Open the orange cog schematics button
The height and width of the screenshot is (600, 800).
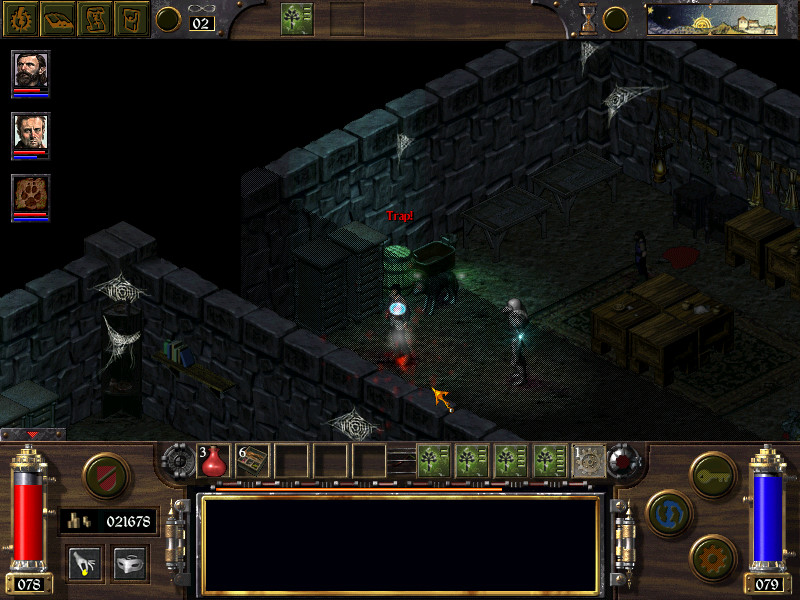click(x=714, y=555)
